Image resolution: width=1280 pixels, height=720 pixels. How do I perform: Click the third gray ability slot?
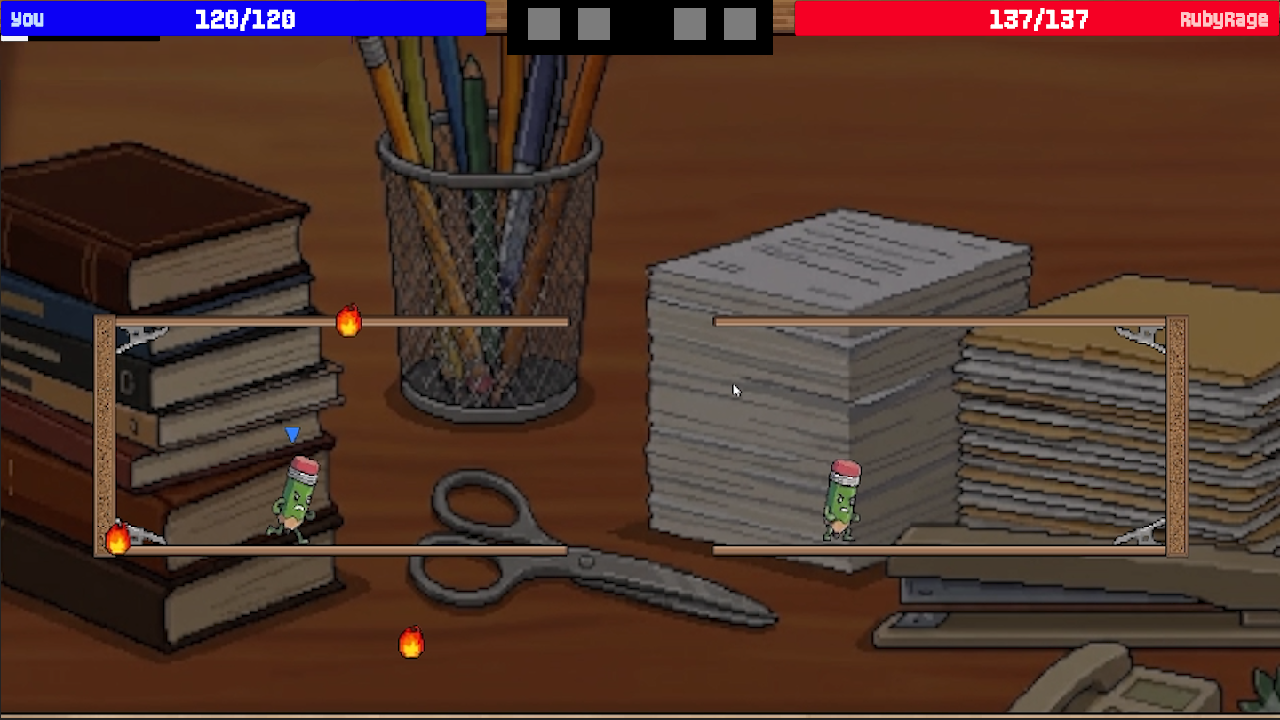689,20
